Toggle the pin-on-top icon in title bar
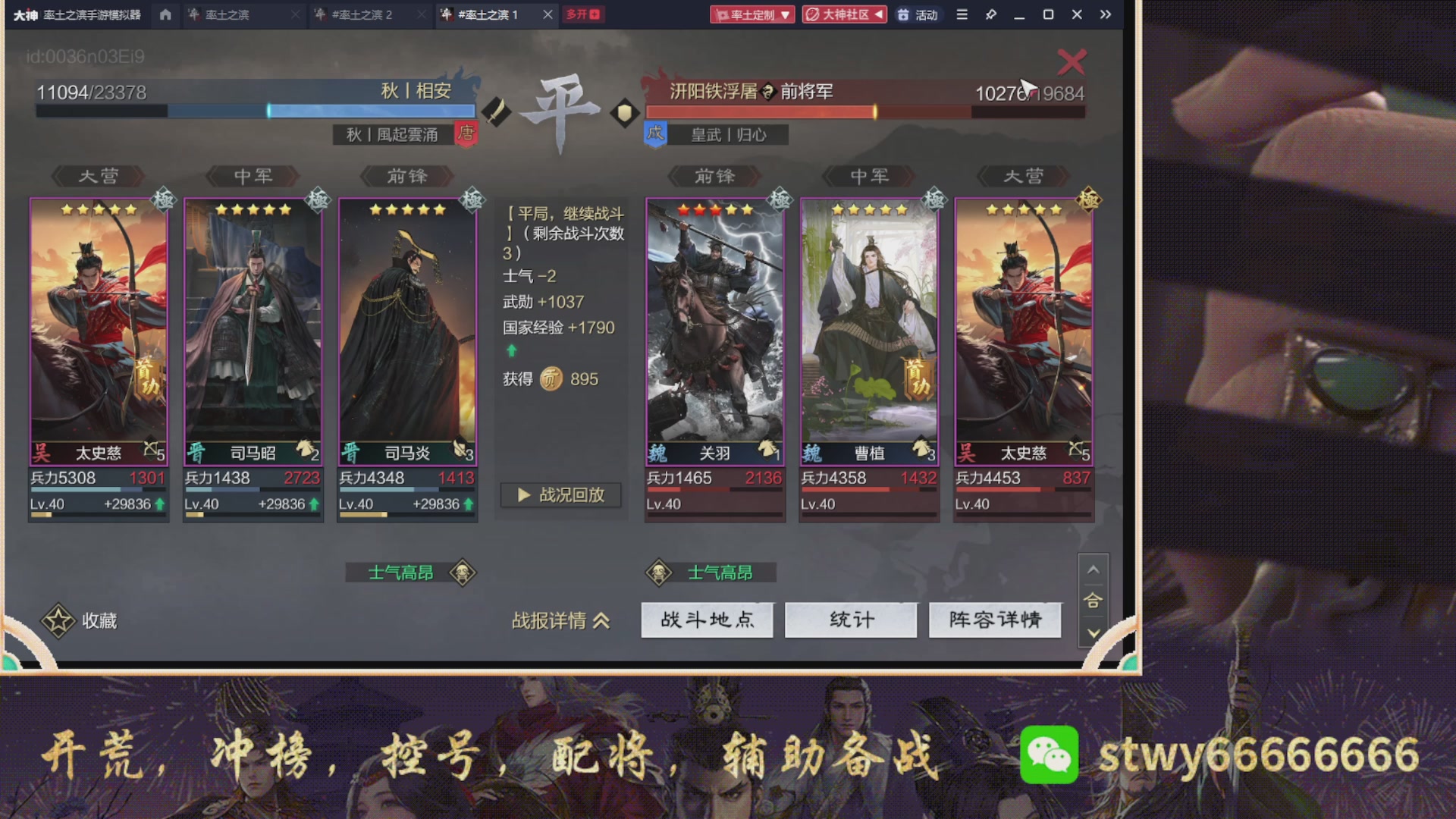This screenshot has width=1456, height=819. 990,14
